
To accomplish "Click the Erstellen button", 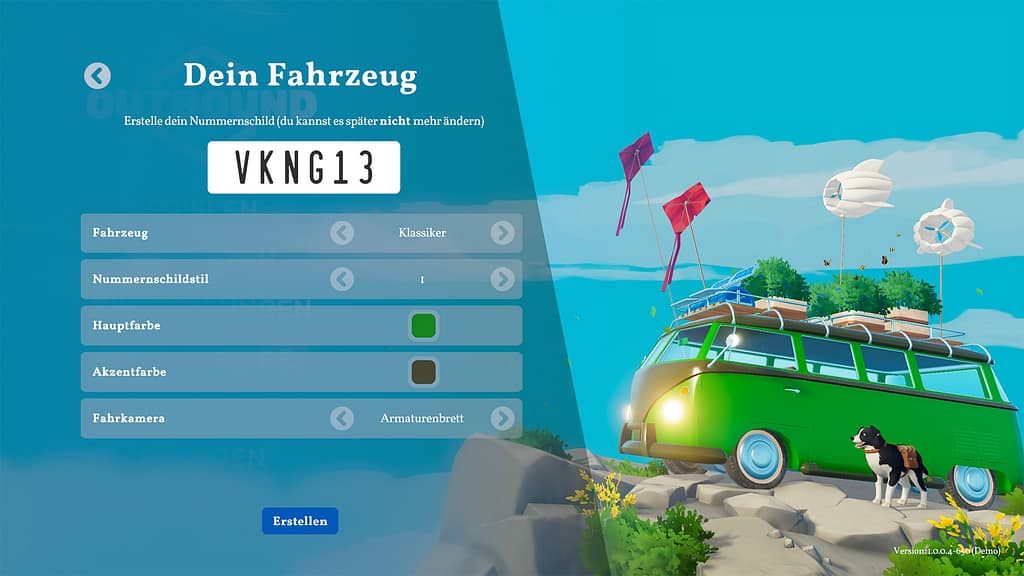I will point(300,521).
